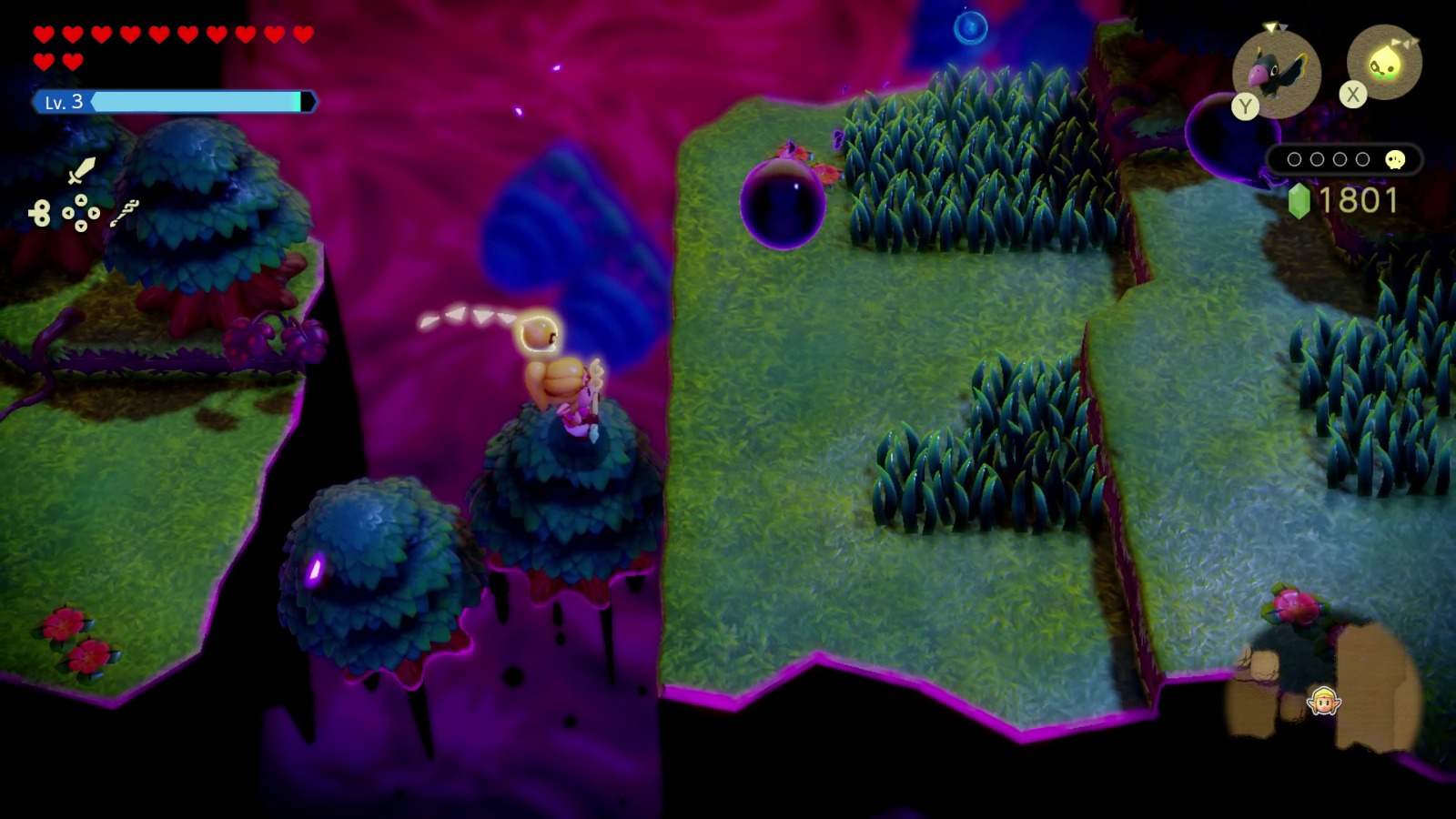
Task: Click the yellow arrow above the Y item slot
Action: coord(1271,26)
